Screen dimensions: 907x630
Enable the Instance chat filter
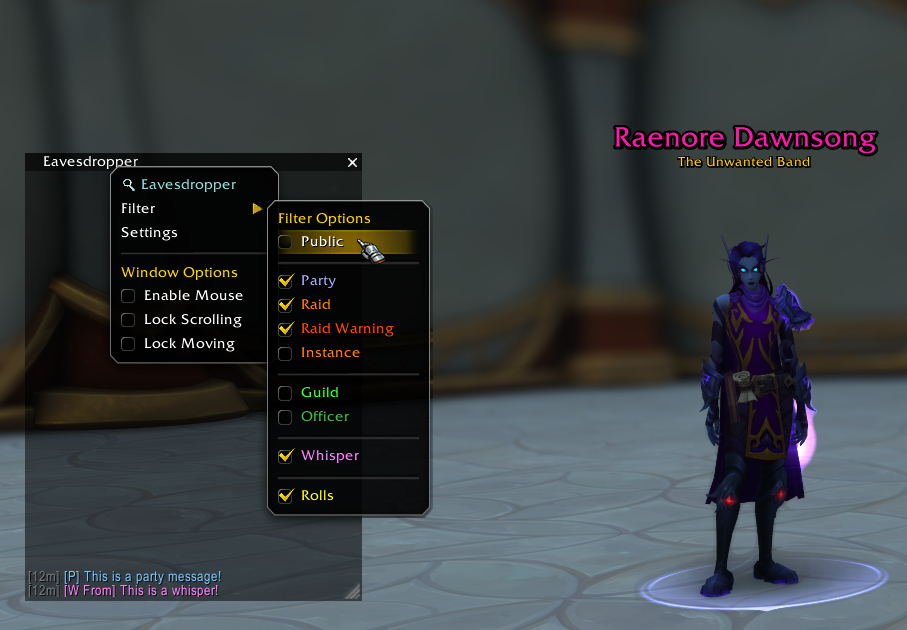286,353
